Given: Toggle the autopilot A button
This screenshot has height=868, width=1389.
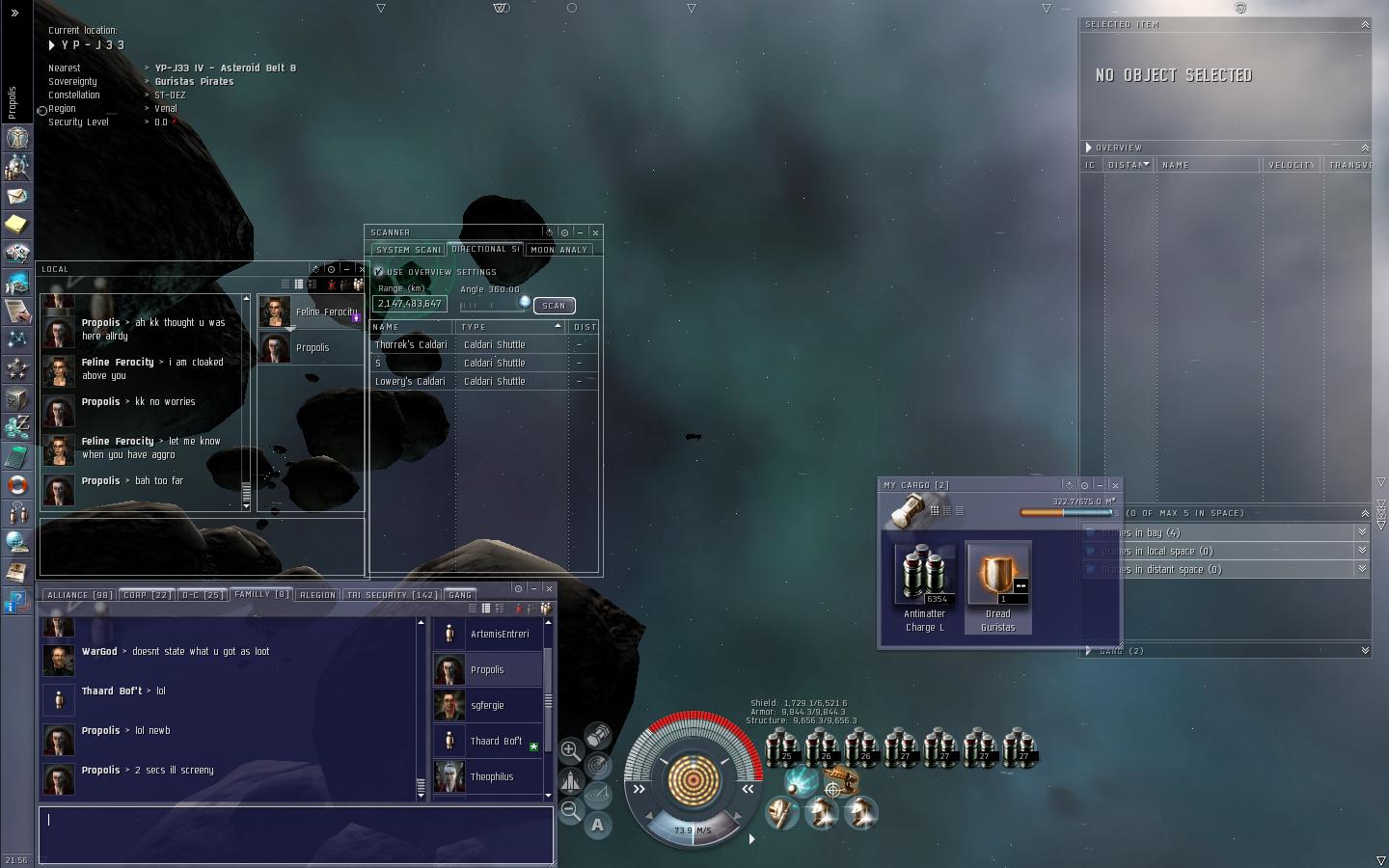Looking at the screenshot, I should pyautogui.click(x=598, y=826).
